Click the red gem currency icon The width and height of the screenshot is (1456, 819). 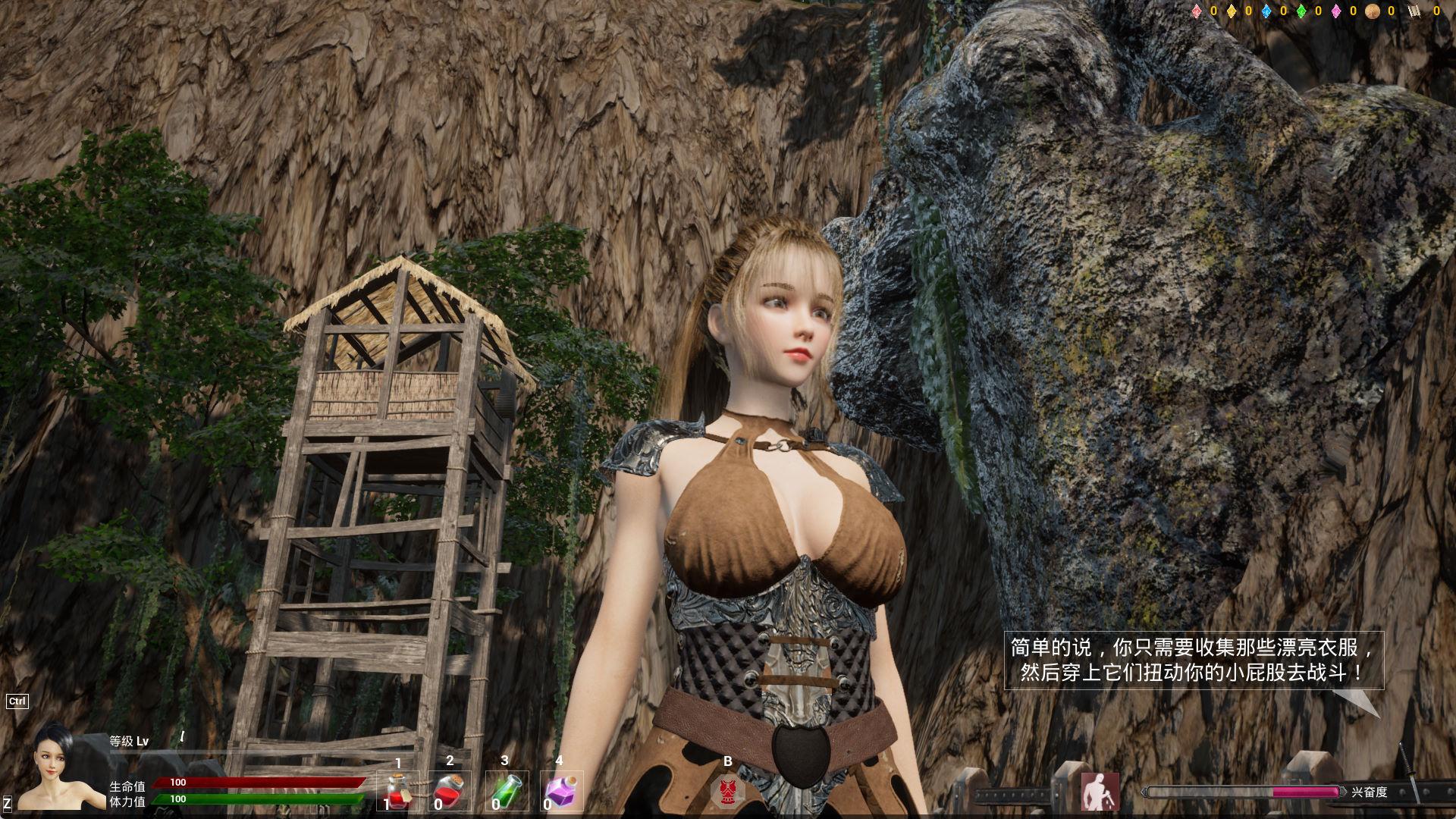pyautogui.click(x=1197, y=11)
